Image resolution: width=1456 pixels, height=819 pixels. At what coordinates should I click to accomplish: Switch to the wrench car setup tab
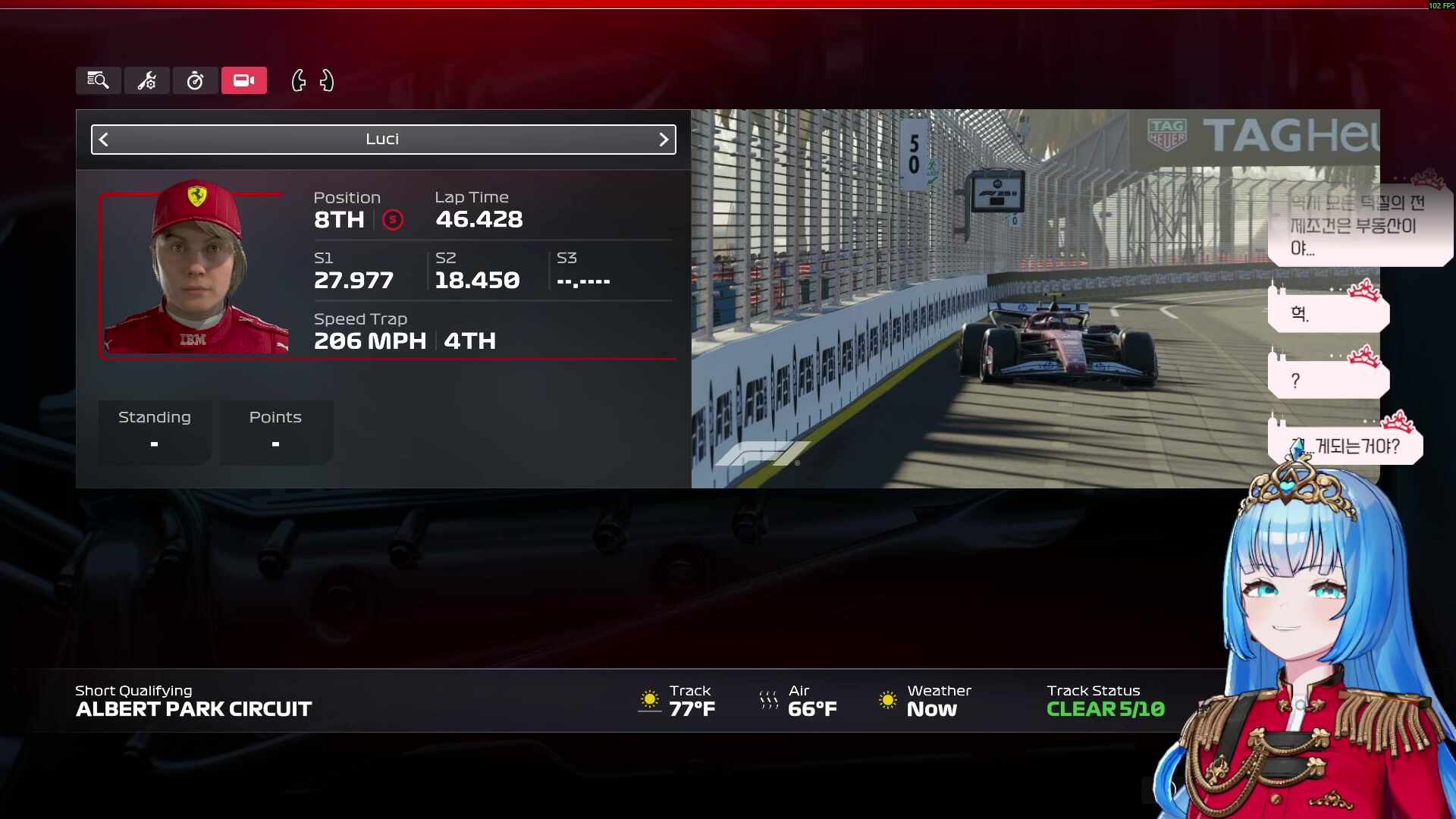click(x=146, y=80)
